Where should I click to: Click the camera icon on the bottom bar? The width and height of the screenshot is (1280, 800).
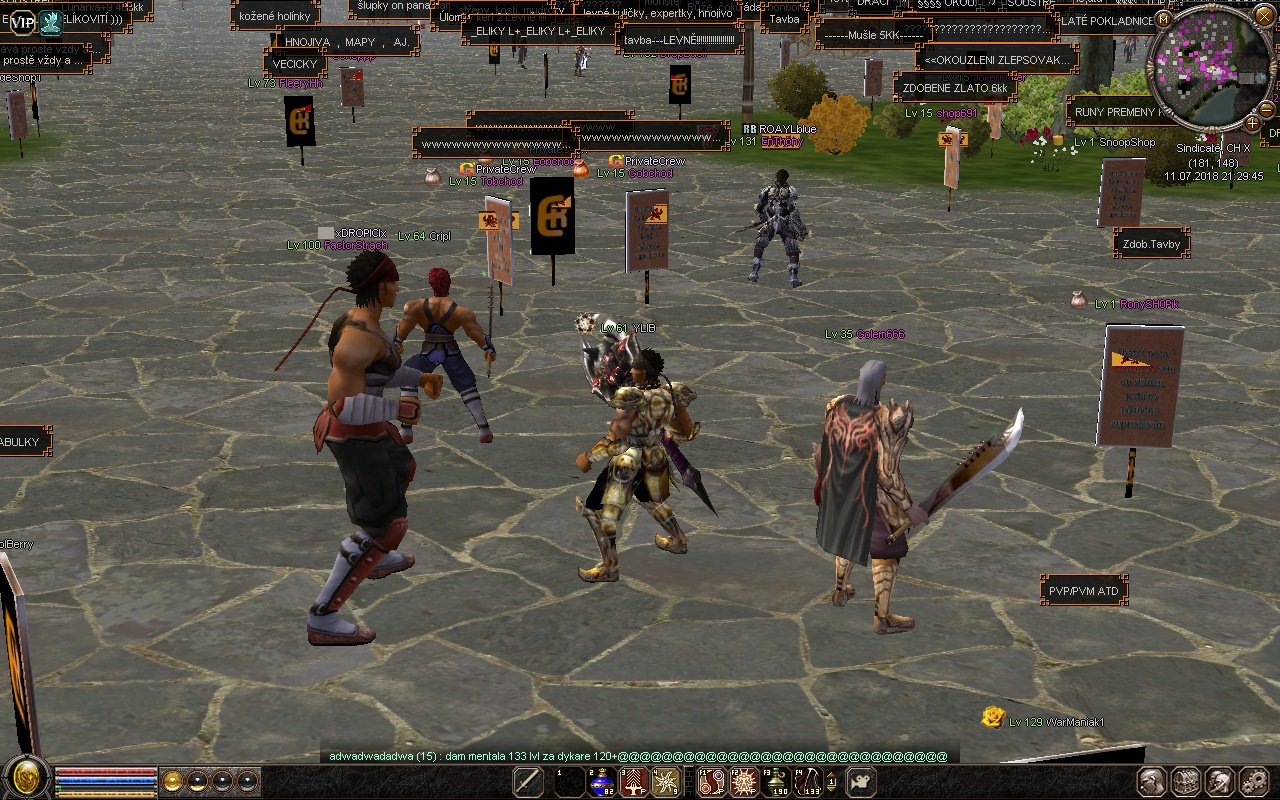click(861, 782)
